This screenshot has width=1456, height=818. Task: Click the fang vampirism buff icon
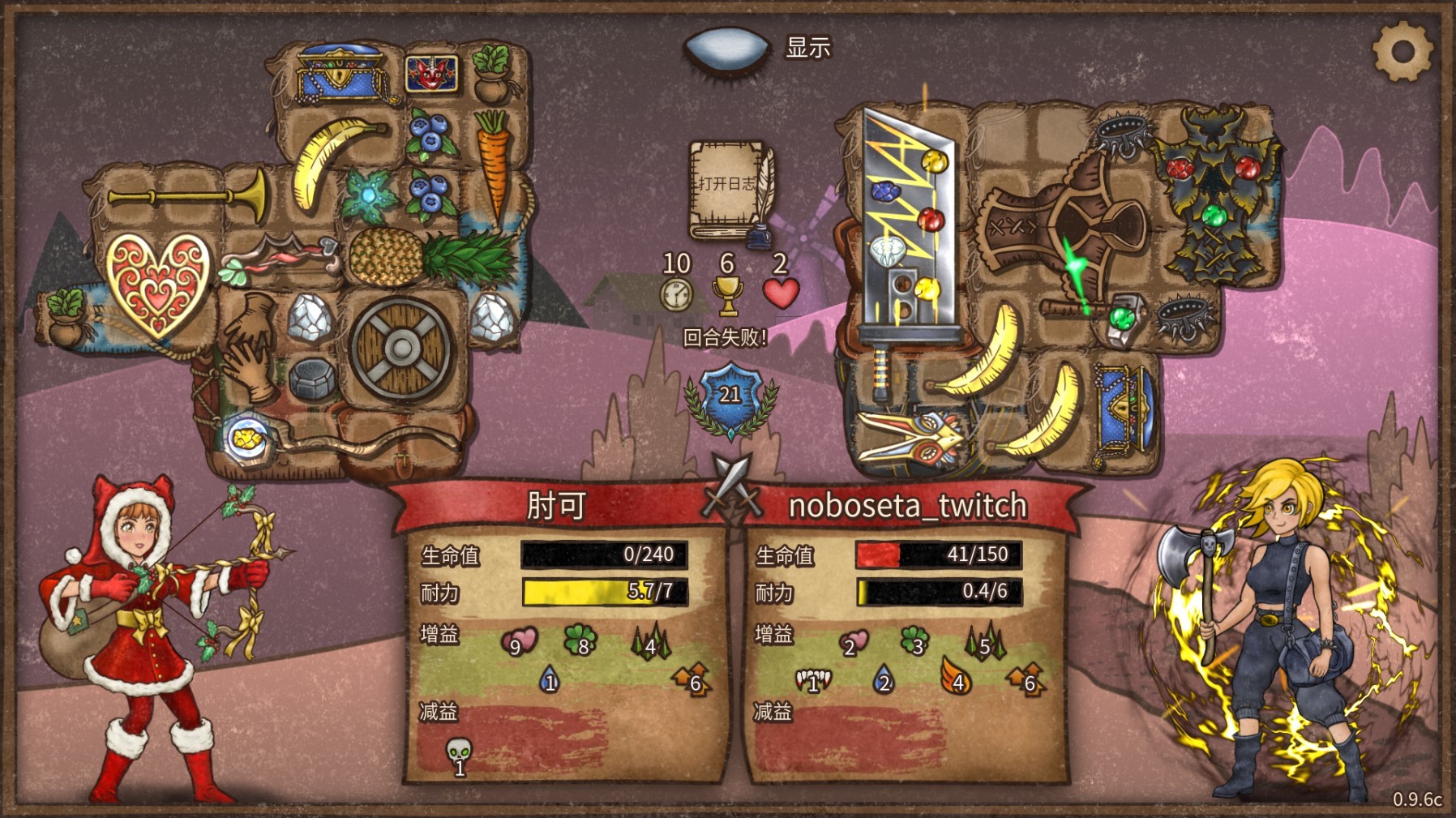coord(813,679)
